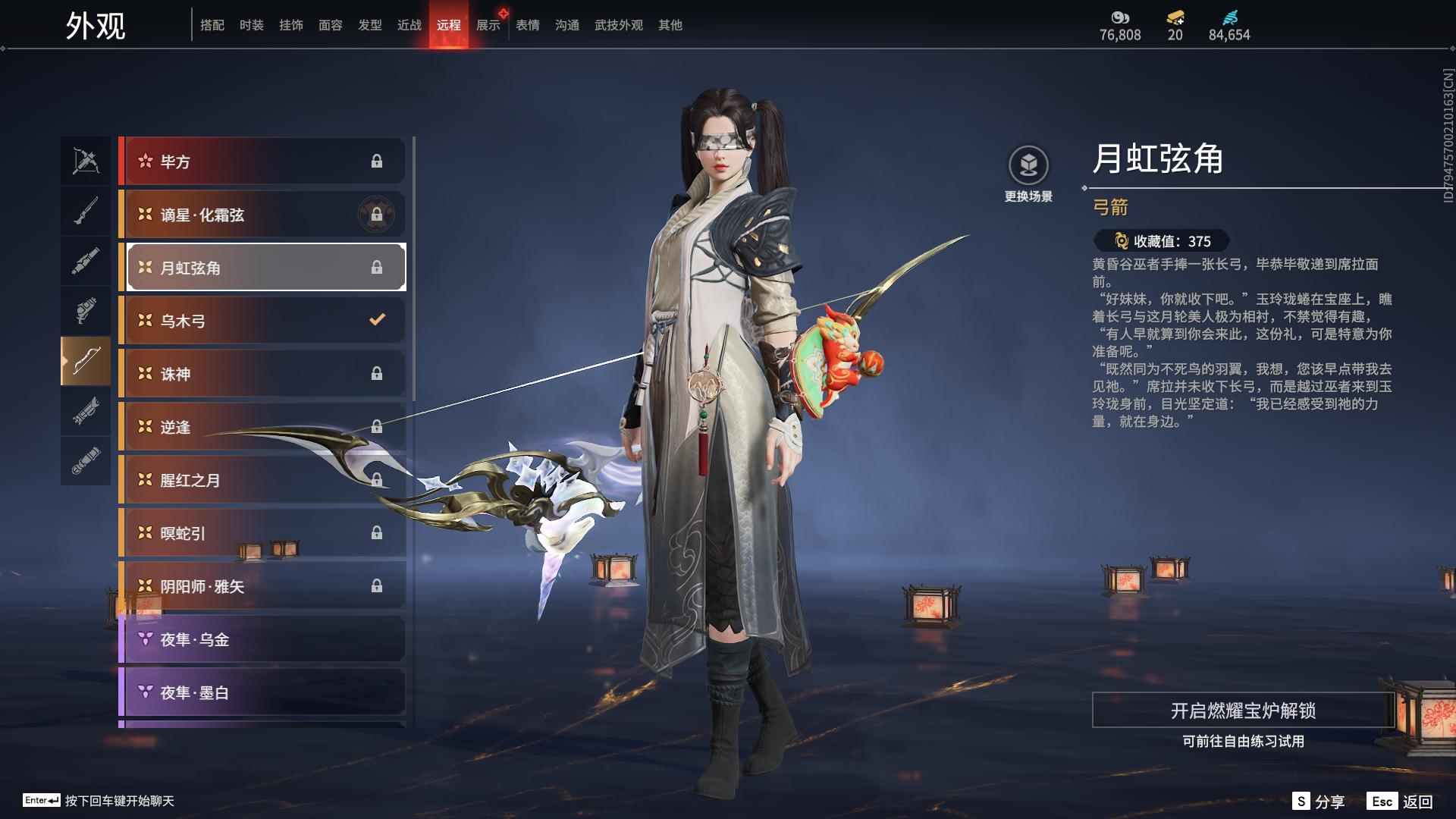Select the cannon weapon category icon
The width and height of the screenshot is (1456, 819).
pyautogui.click(x=86, y=260)
